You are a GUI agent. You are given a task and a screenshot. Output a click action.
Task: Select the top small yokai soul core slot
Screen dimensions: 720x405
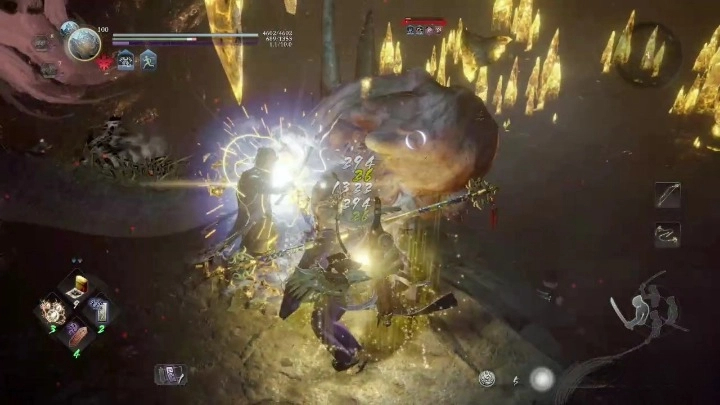[42, 43]
